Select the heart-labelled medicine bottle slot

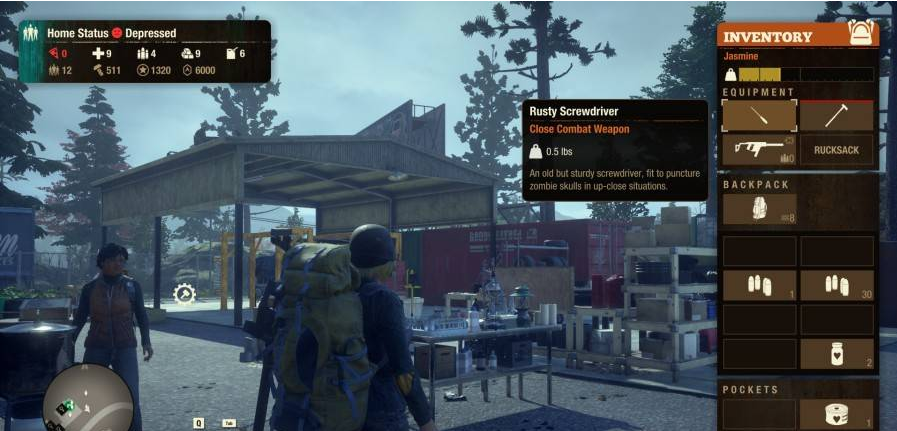pyautogui.click(x=836, y=353)
